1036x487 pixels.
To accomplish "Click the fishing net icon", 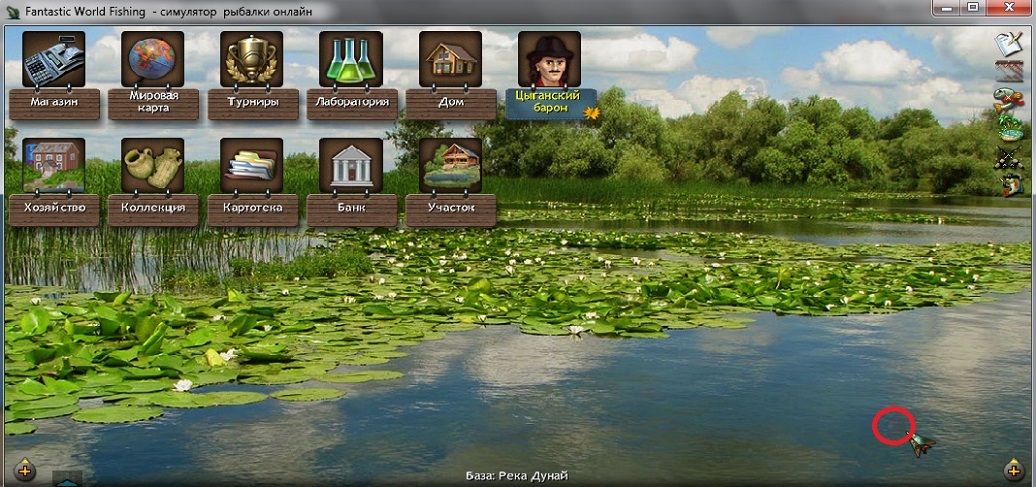I will pyautogui.click(x=1008, y=71).
